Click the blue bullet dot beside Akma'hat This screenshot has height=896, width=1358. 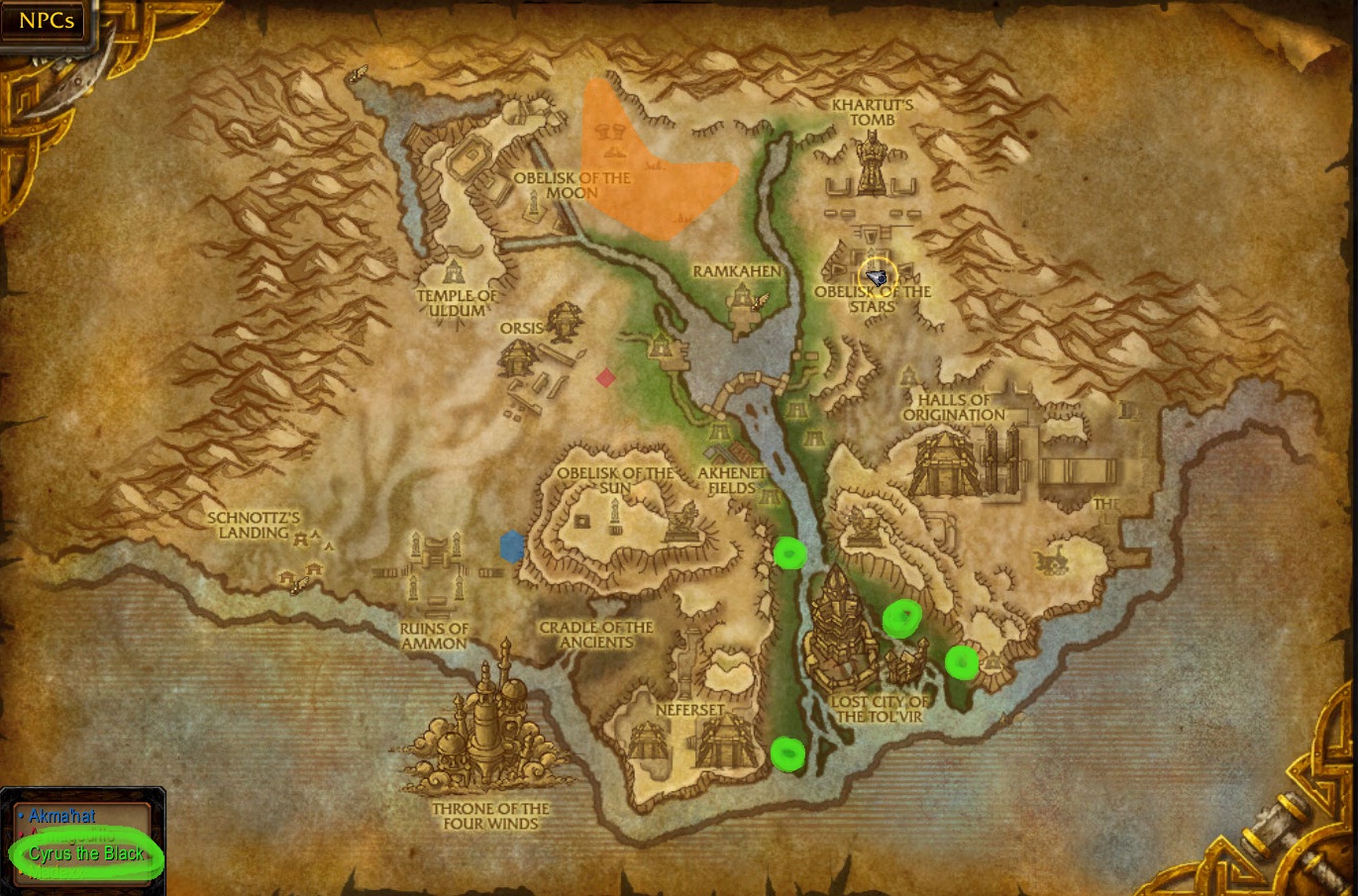coord(22,817)
